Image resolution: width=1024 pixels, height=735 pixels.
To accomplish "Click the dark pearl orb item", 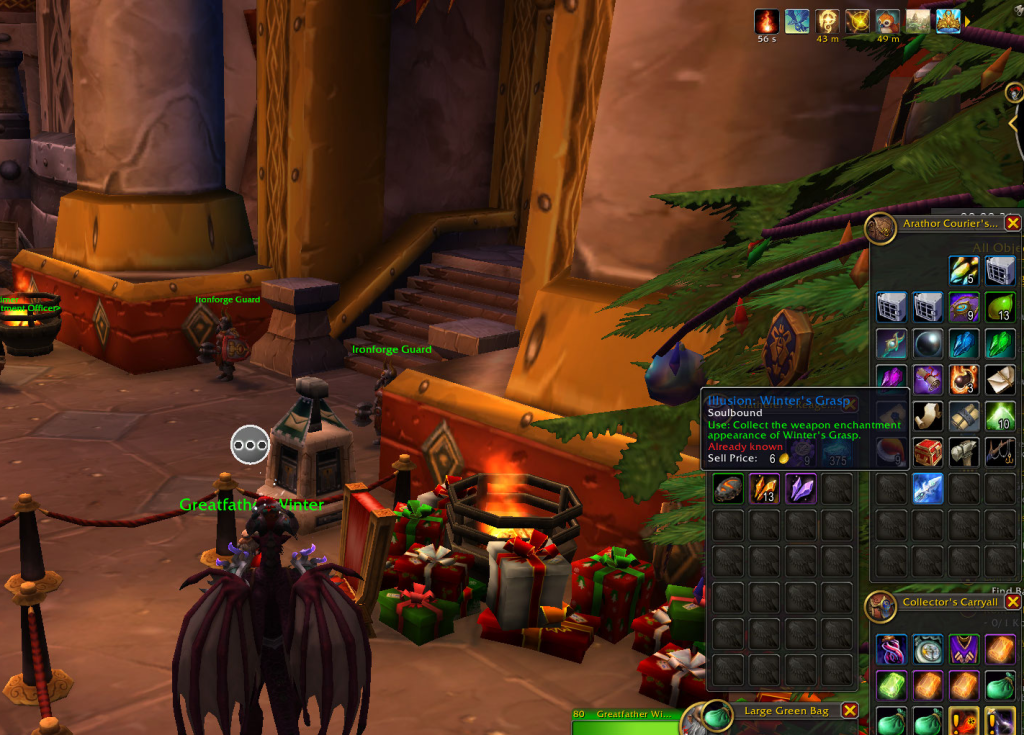I will pyautogui.click(x=928, y=343).
